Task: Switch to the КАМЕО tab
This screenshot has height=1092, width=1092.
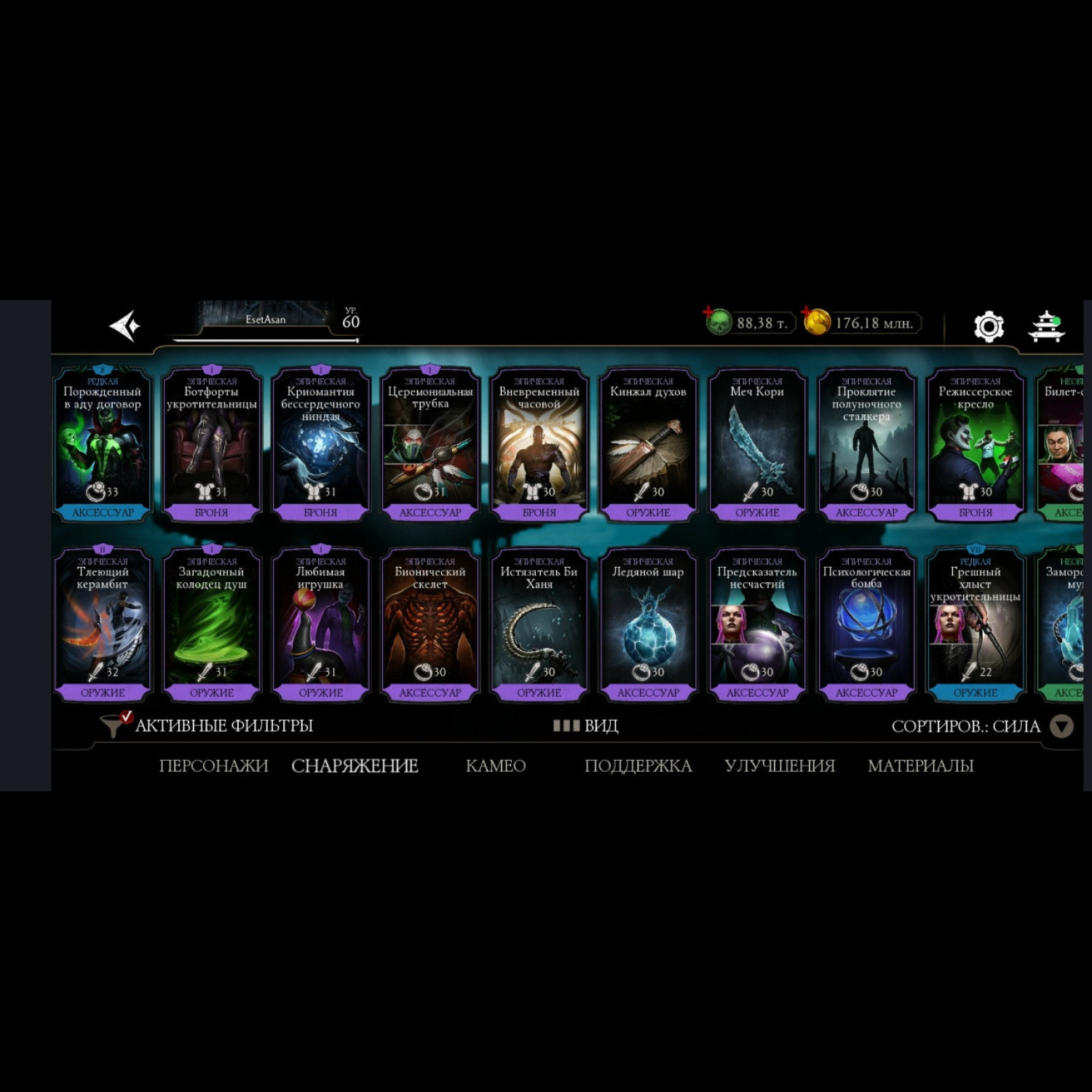Action: pyautogui.click(x=495, y=766)
